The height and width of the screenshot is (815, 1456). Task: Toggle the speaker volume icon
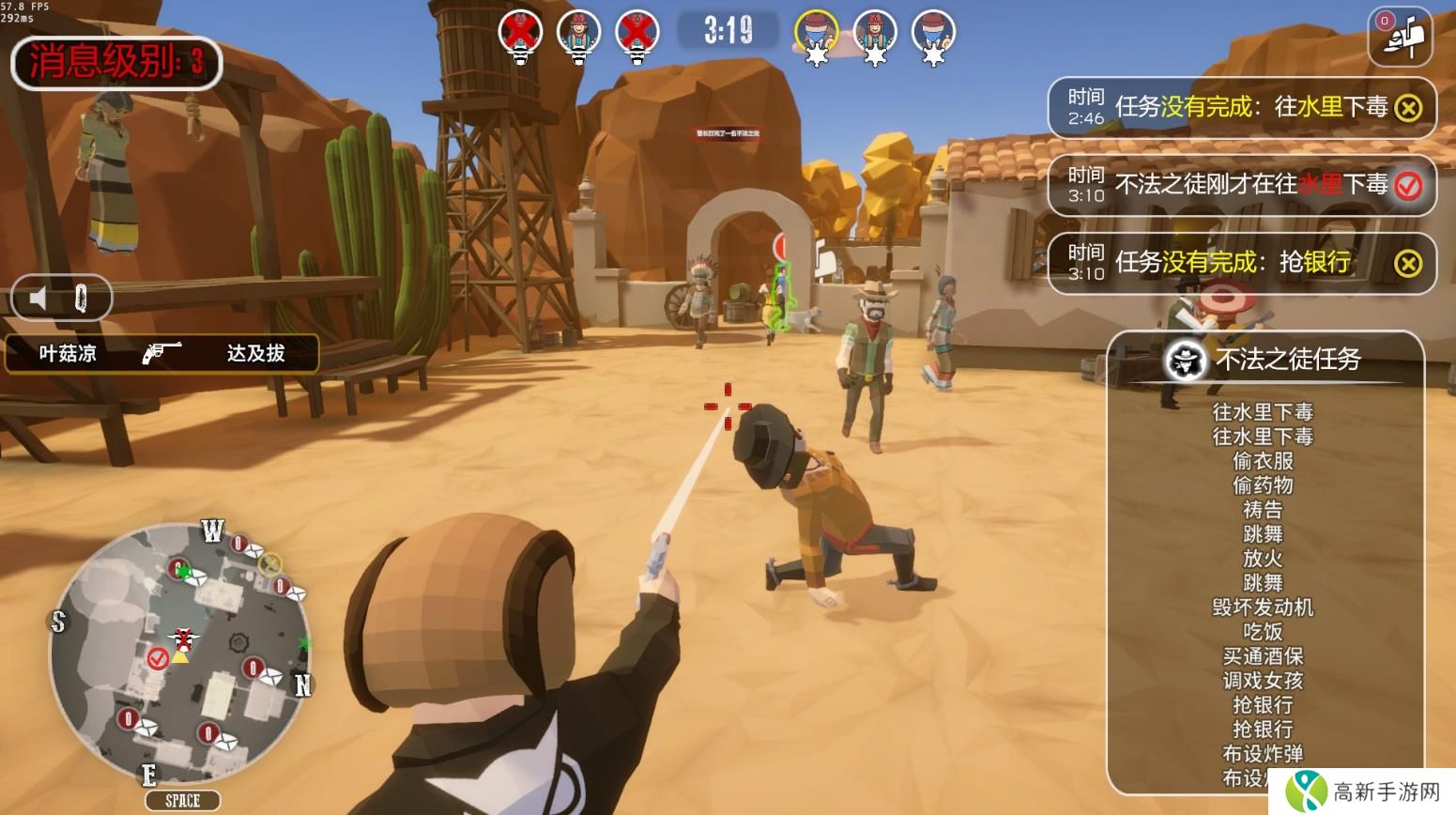(38, 299)
